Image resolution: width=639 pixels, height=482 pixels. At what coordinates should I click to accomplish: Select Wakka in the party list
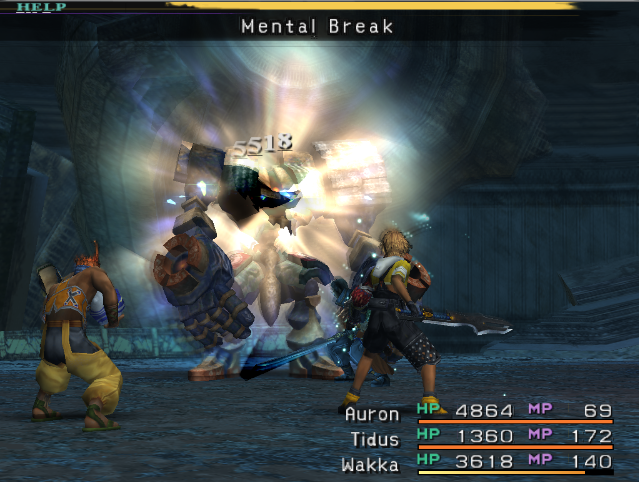(371, 462)
